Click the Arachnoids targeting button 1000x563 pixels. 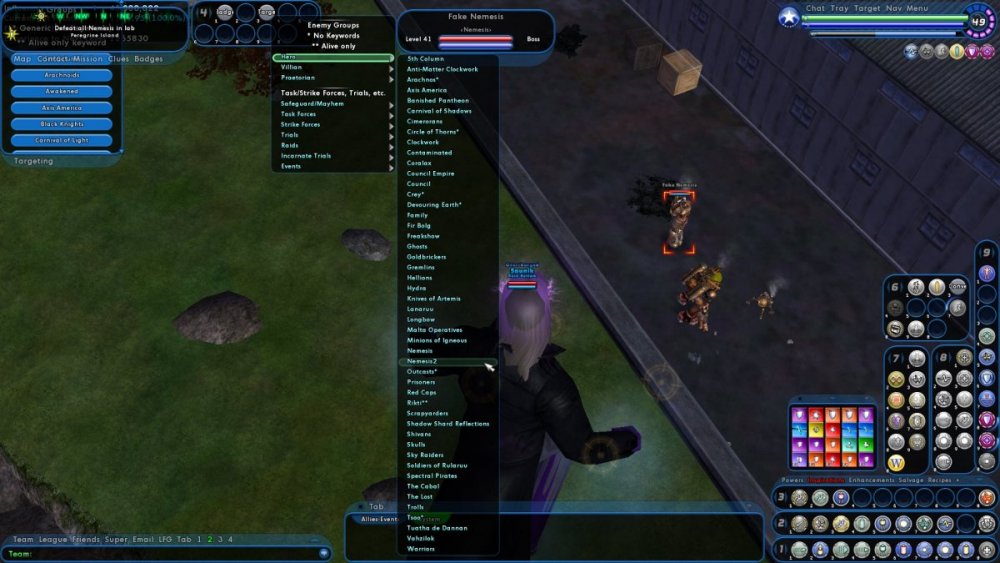[62, 75]
